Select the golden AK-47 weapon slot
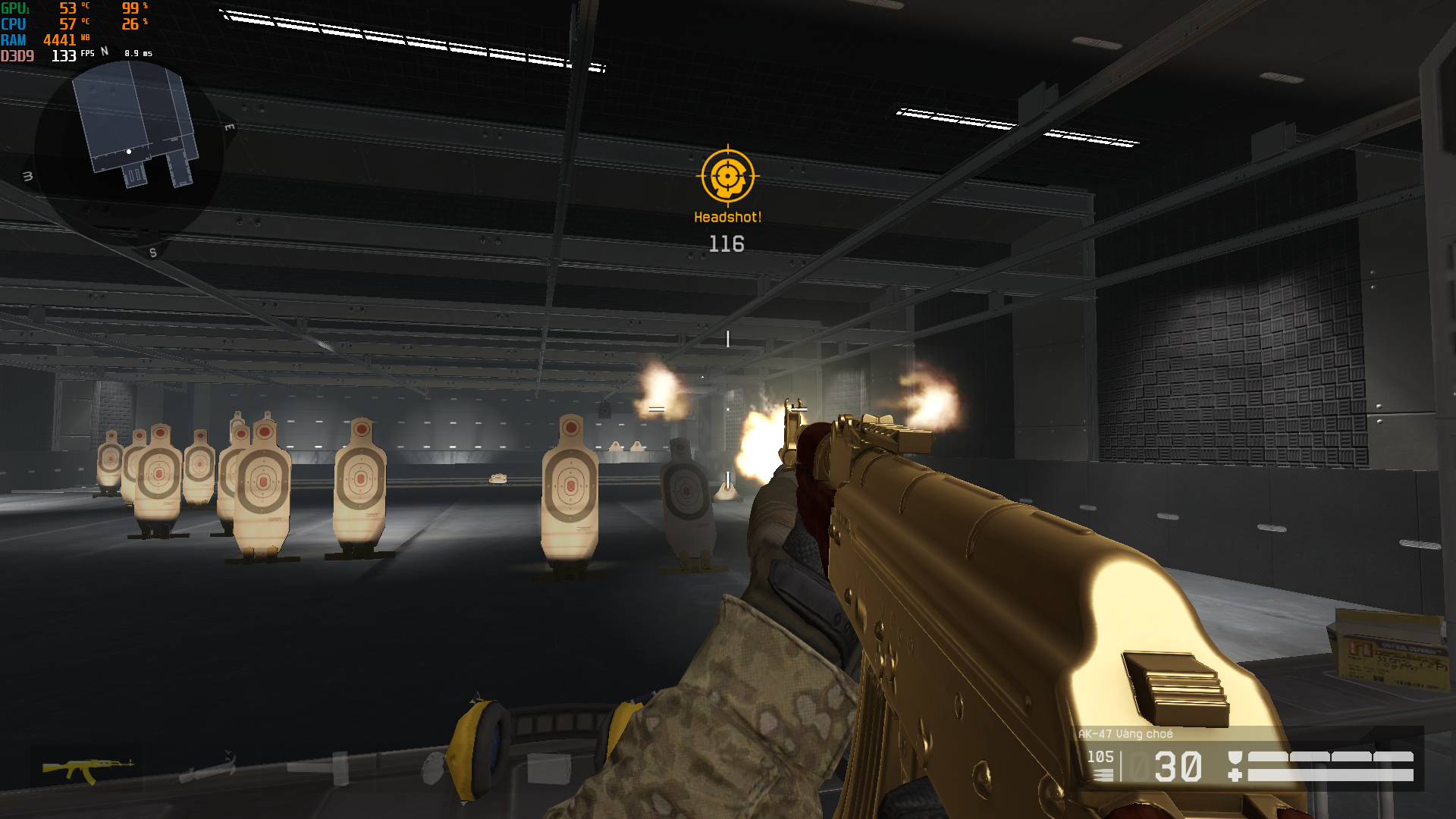The image size is (1456, 819). pos(87,769)
